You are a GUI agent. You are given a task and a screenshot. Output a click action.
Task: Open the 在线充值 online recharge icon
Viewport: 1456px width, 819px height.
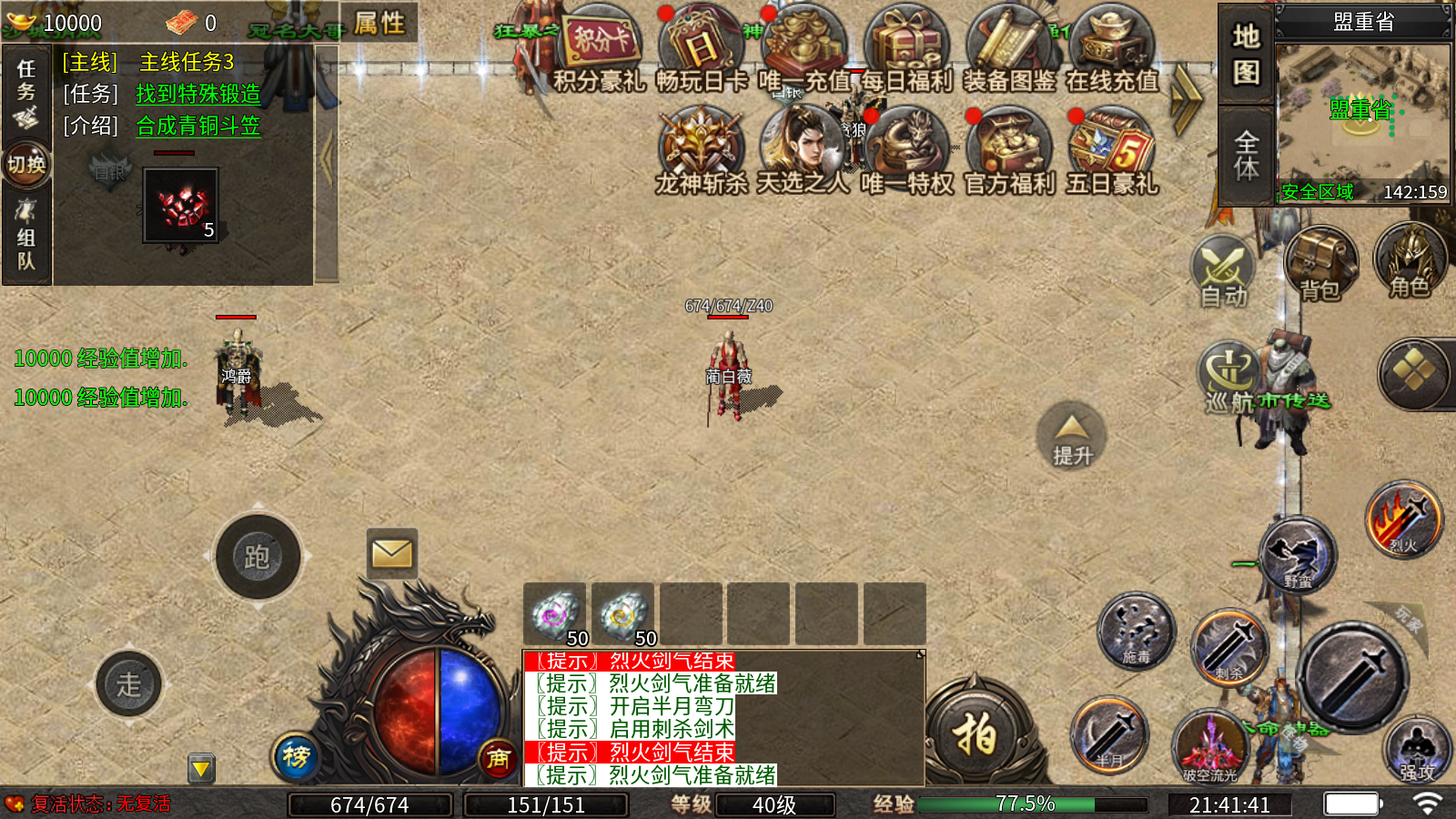coord(1111,50)
